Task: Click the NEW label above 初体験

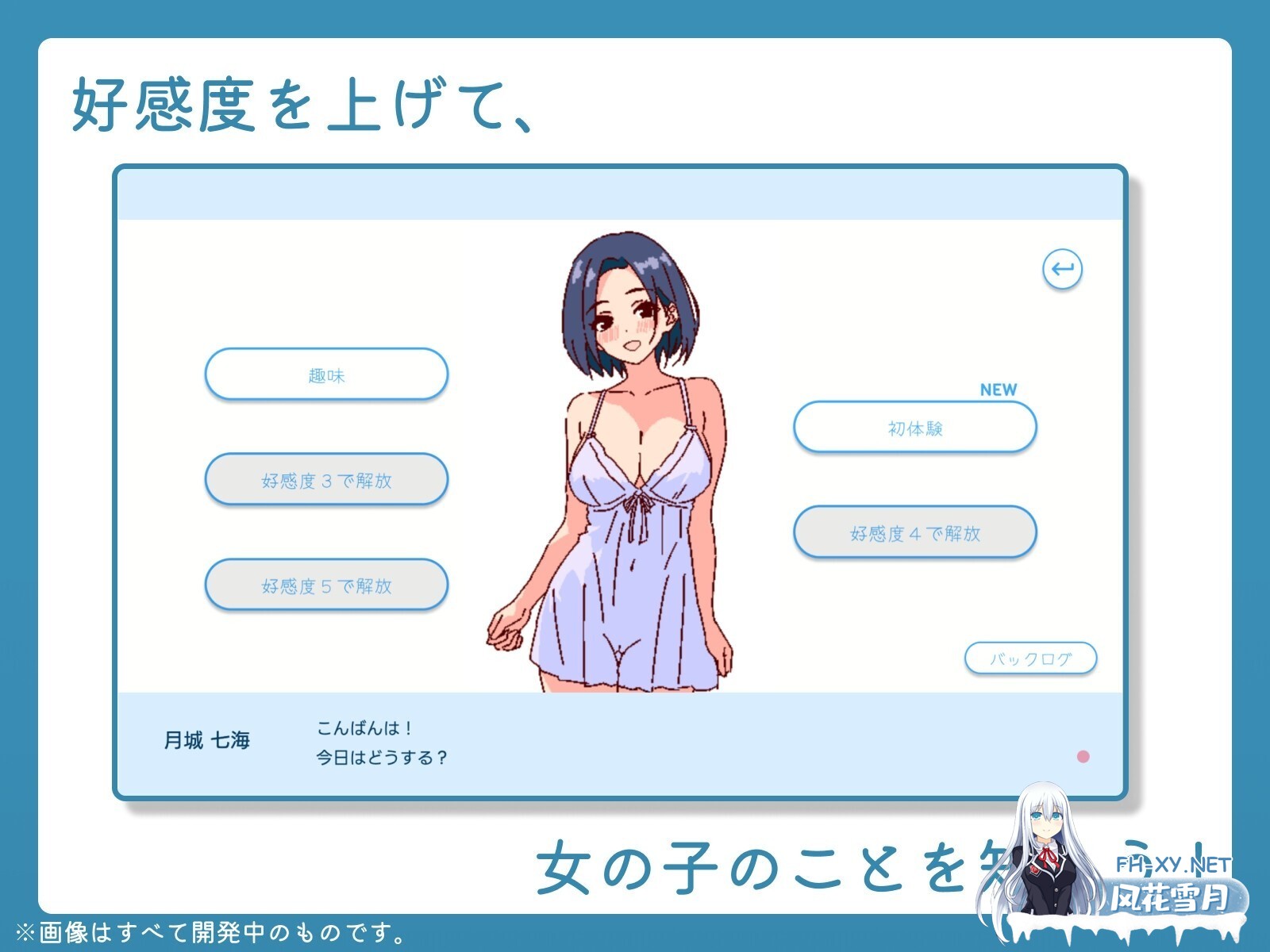Action: coord(999,388)
